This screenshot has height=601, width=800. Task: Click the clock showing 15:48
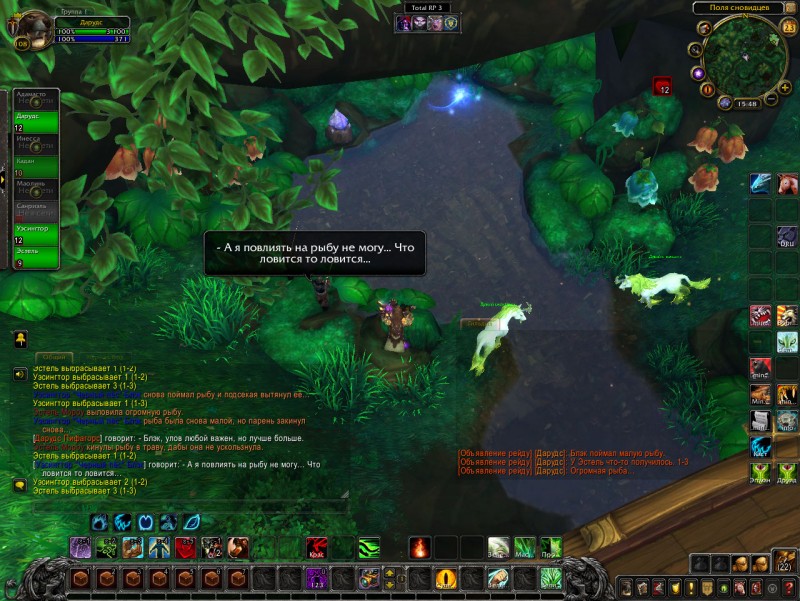[x=746, y=102]
